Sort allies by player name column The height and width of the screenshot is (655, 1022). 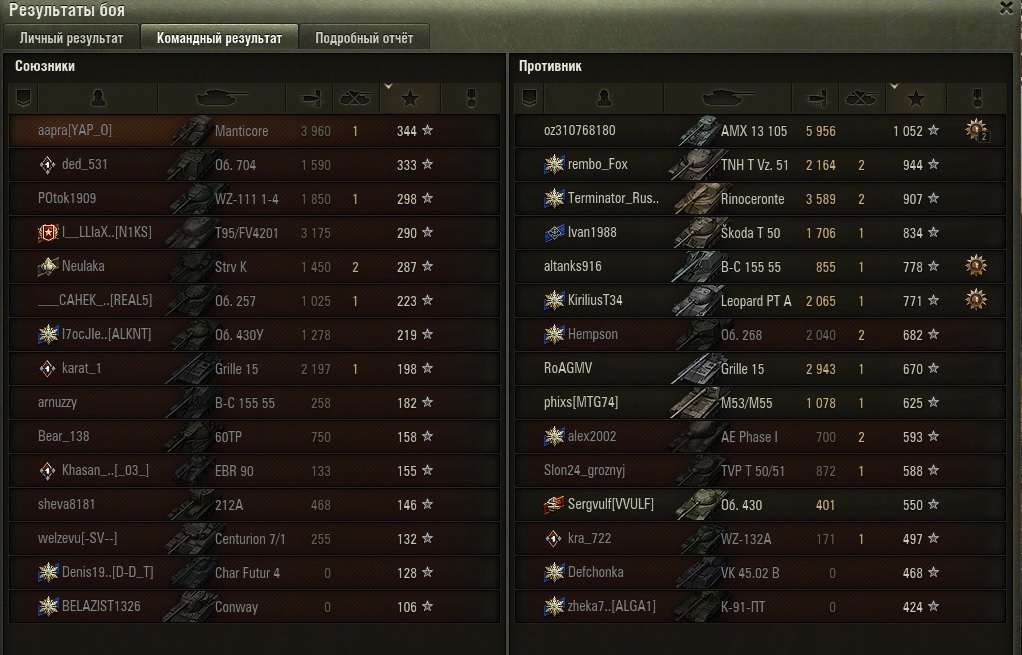[x=98, y=98]
